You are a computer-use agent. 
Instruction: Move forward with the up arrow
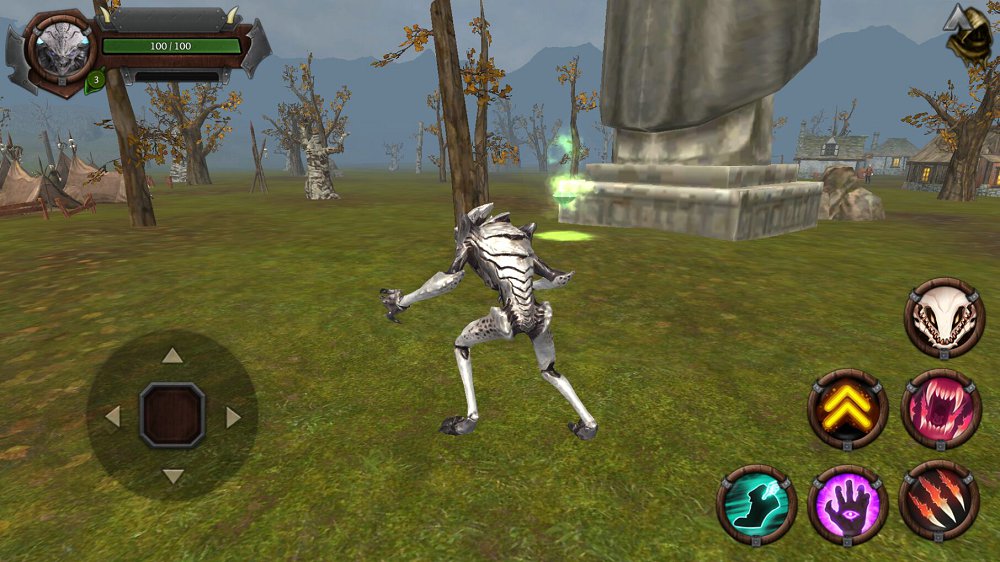[x=172, y=356]
